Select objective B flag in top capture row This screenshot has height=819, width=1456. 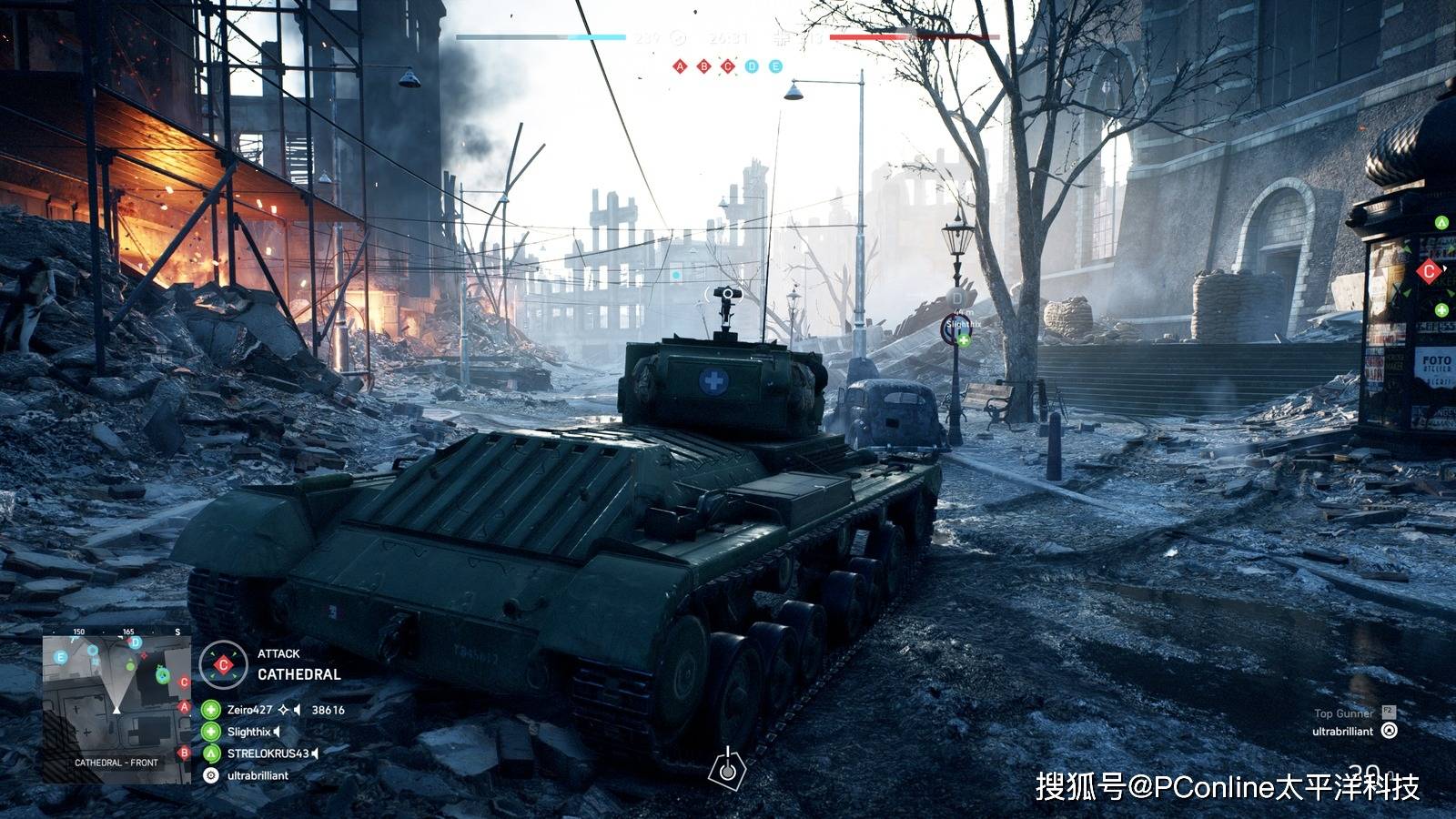coord(703,66)
